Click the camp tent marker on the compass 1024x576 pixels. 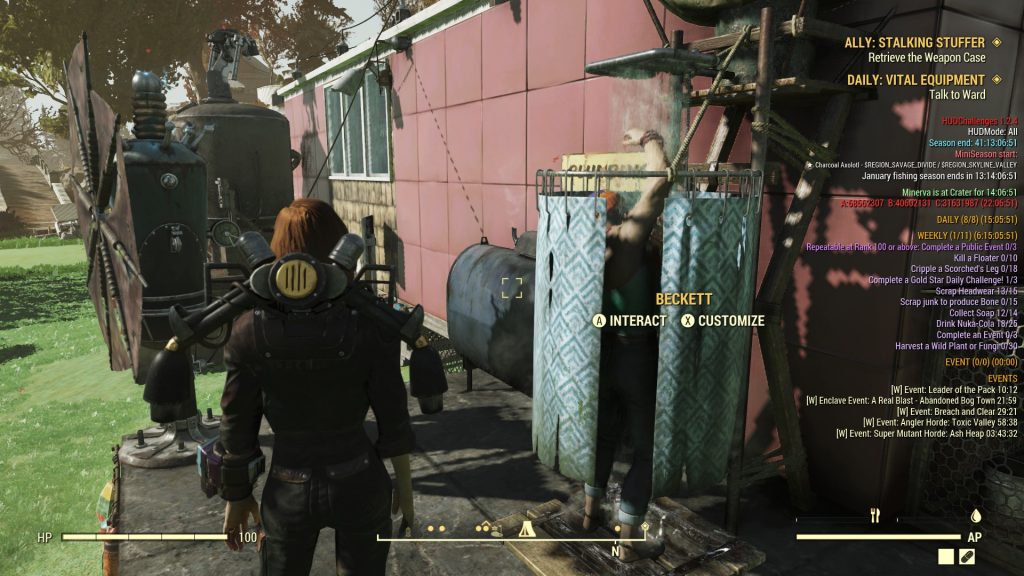click(524, 529)
